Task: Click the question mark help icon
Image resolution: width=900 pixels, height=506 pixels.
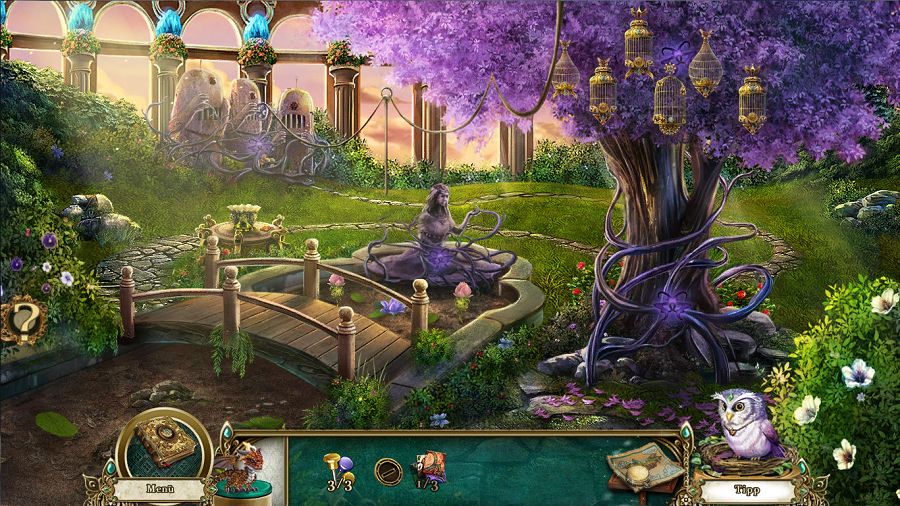Action: click(x=21, y=321)
